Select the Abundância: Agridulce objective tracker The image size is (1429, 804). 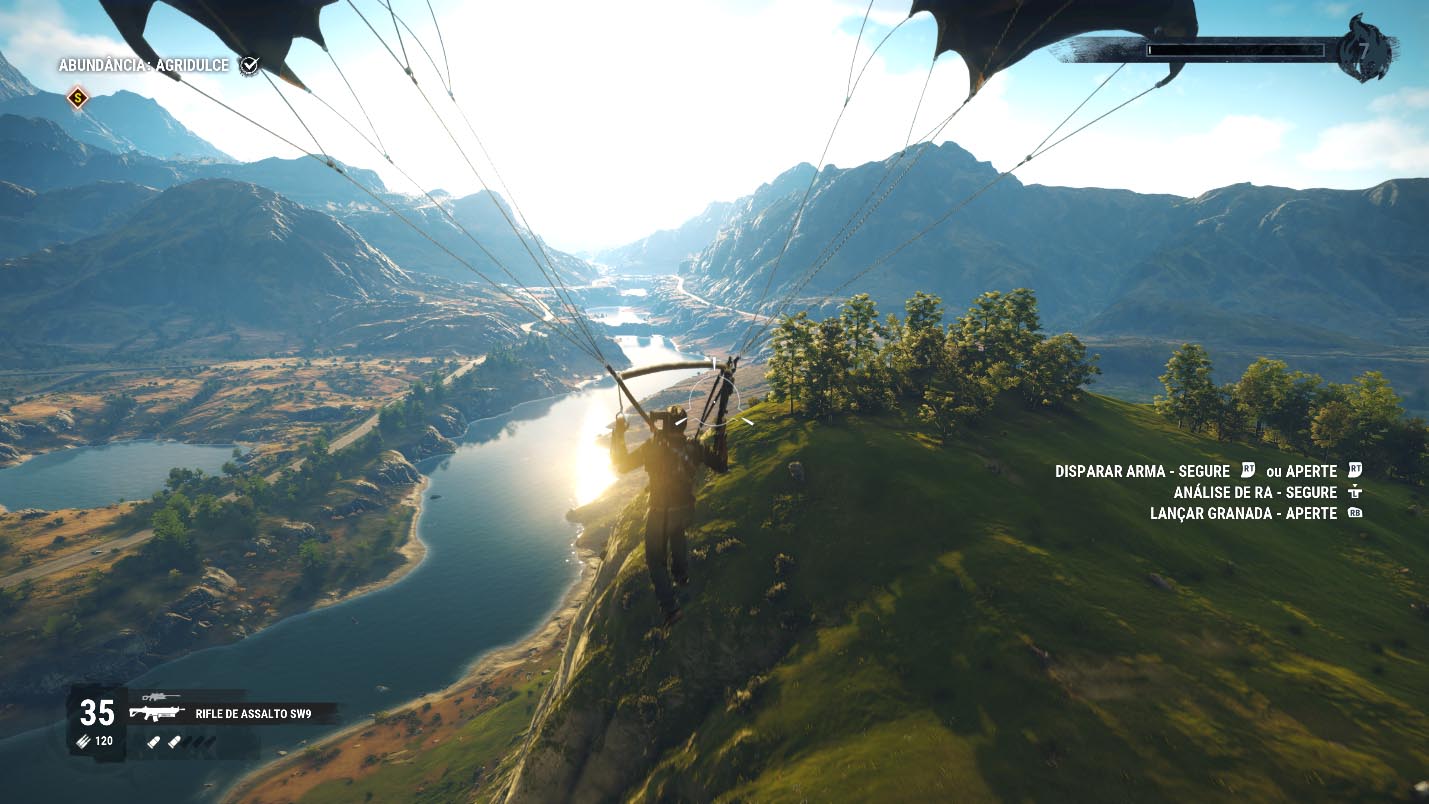click(x=144, y=65)
